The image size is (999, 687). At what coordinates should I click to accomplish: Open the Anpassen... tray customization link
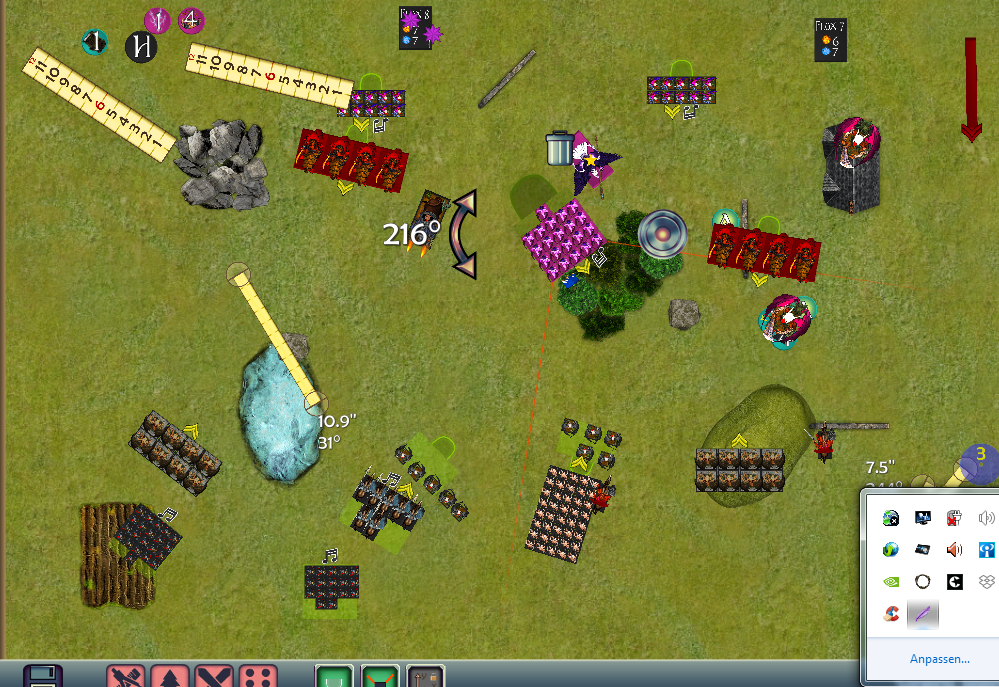[x=939, y=659]
